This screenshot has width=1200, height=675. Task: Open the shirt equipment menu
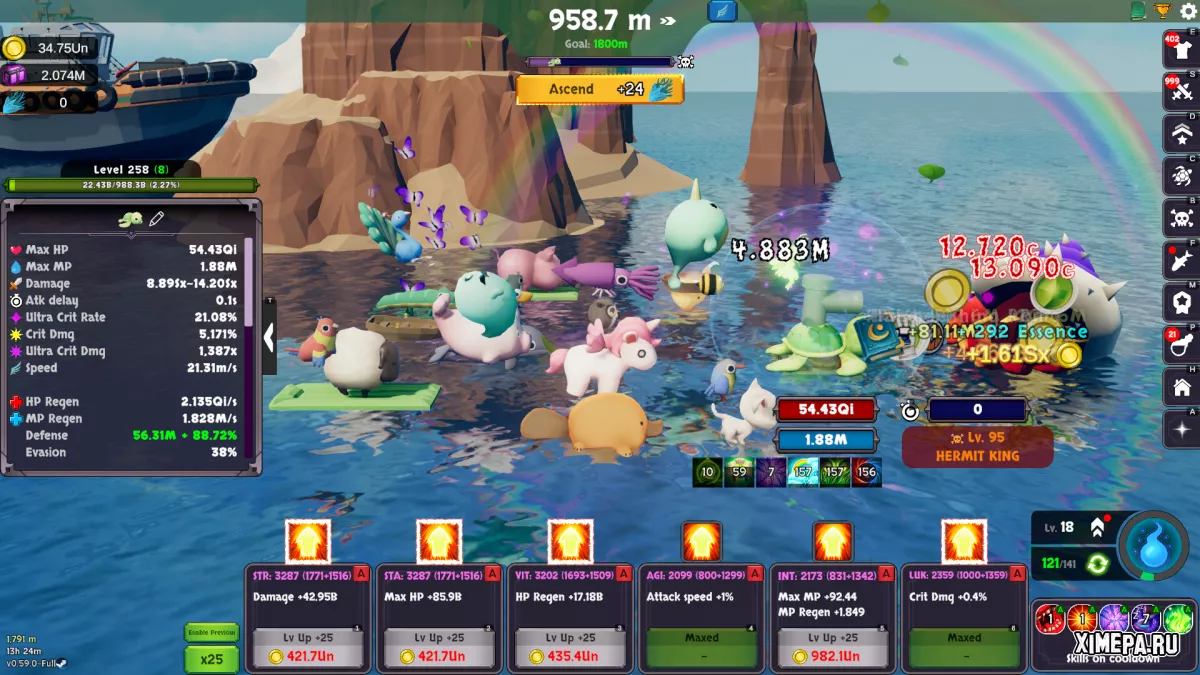point(1181,48)
